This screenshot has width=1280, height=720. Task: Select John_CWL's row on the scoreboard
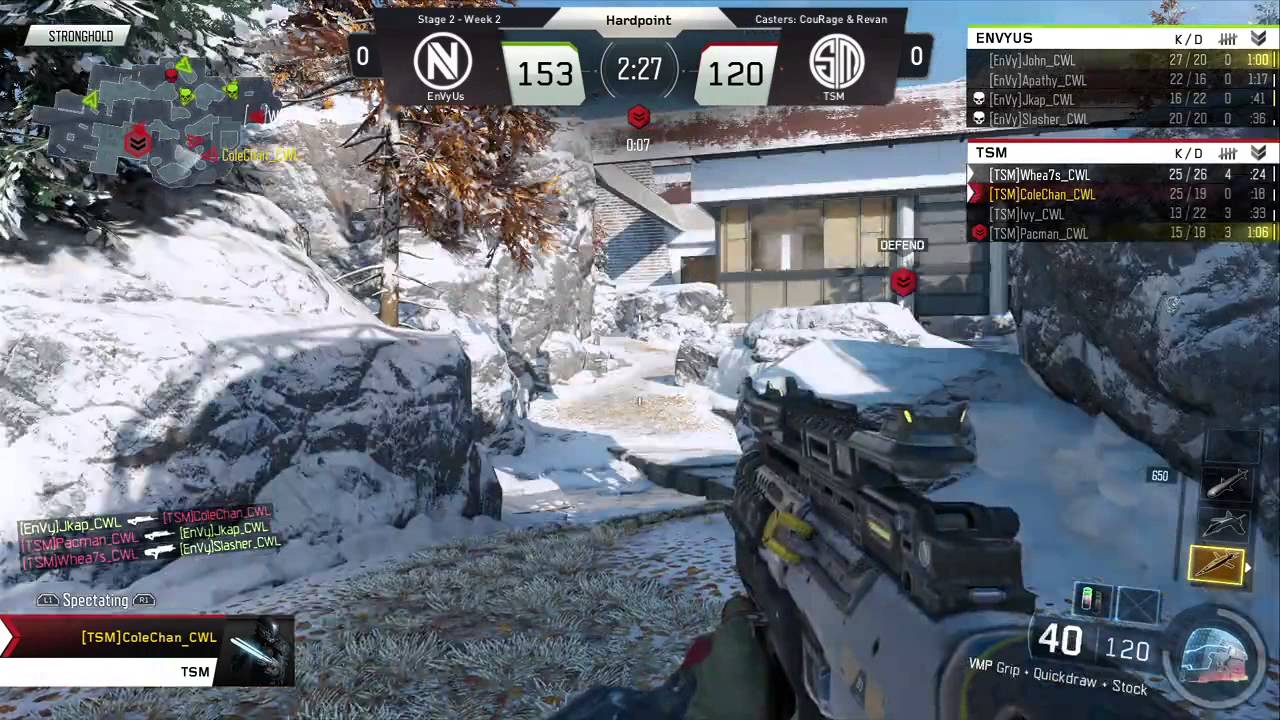click(1120, 61)
